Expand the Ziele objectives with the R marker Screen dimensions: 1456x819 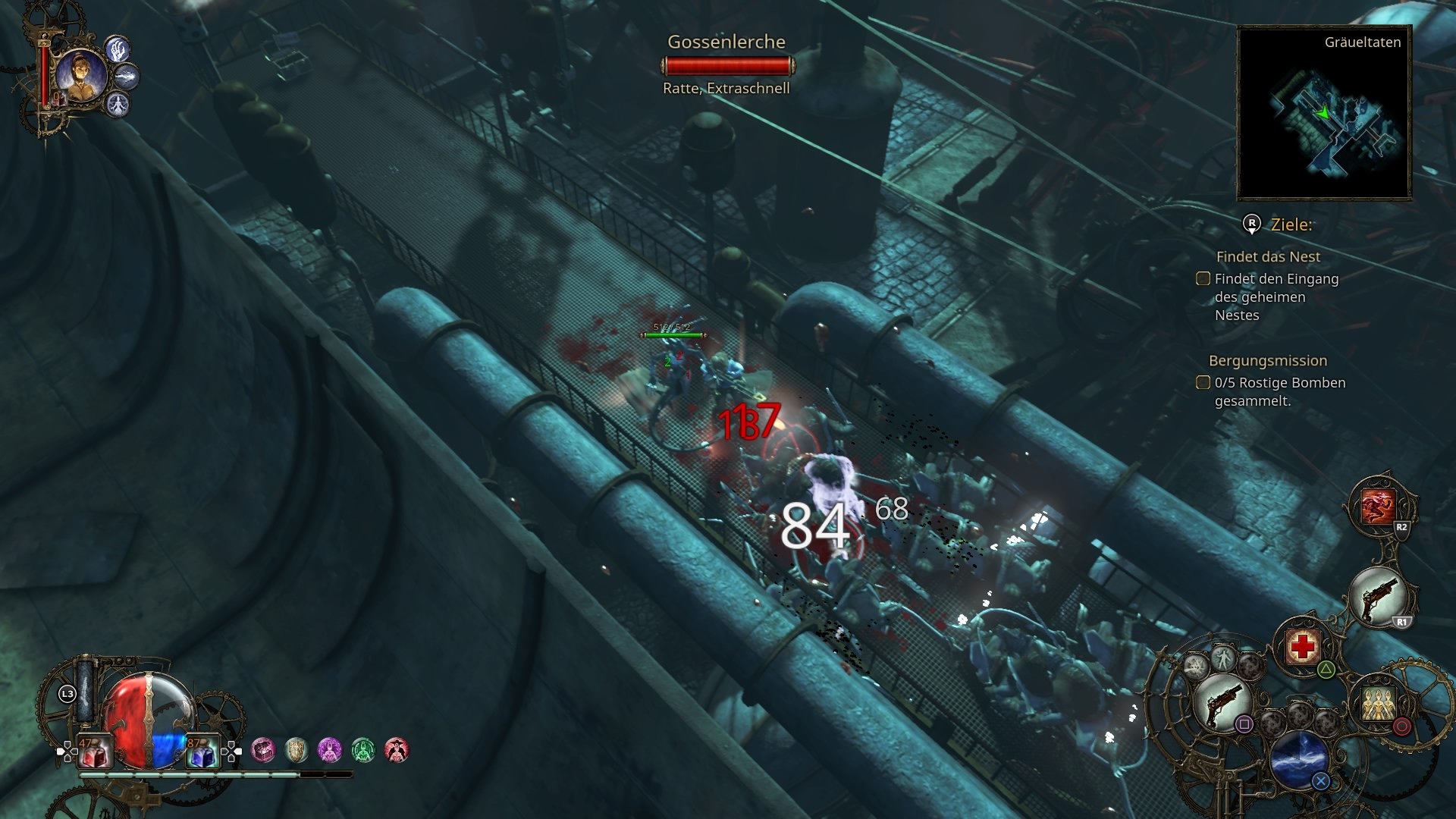[1254, 224]
